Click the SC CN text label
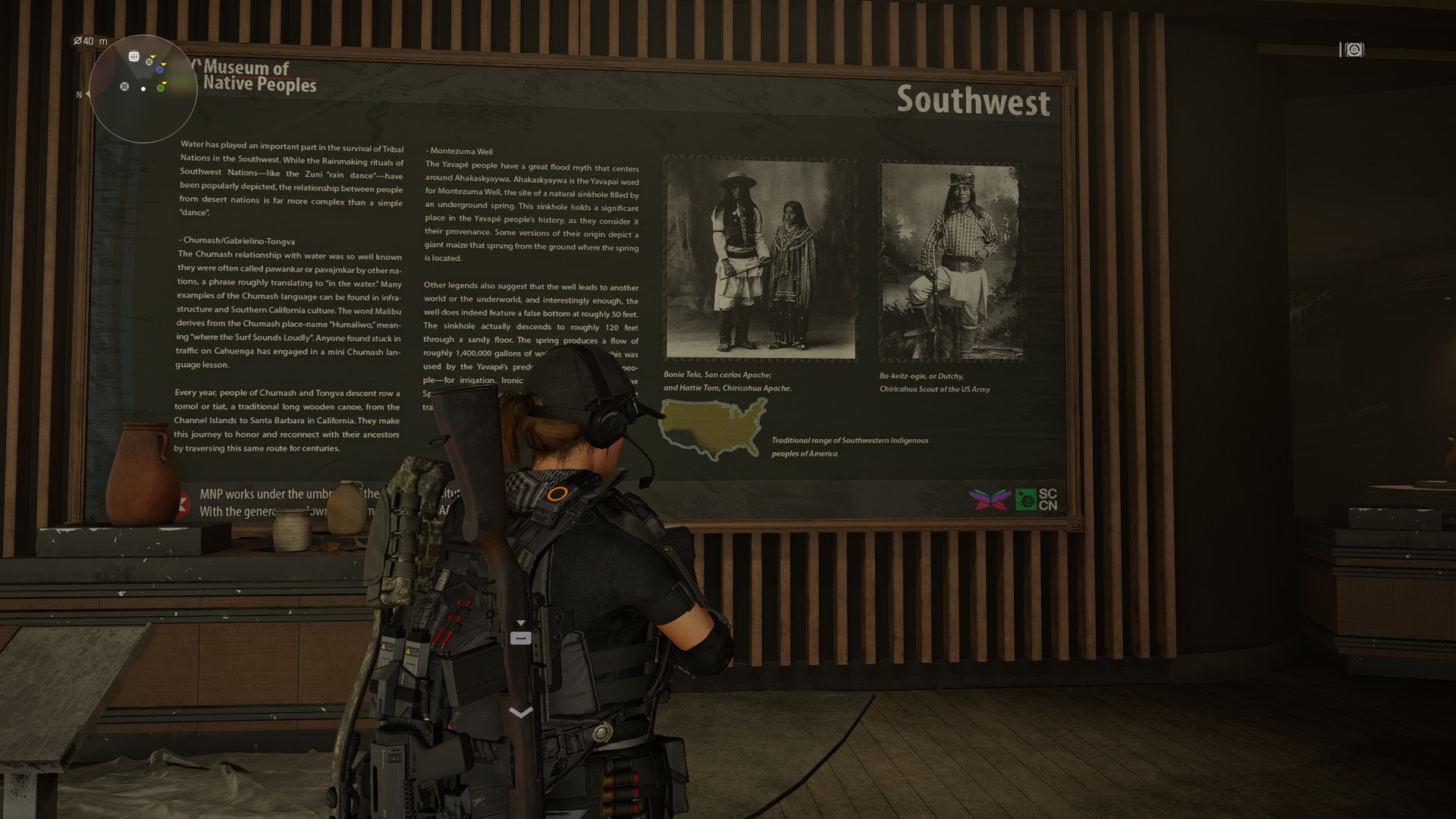 (x=1049, y=498)
